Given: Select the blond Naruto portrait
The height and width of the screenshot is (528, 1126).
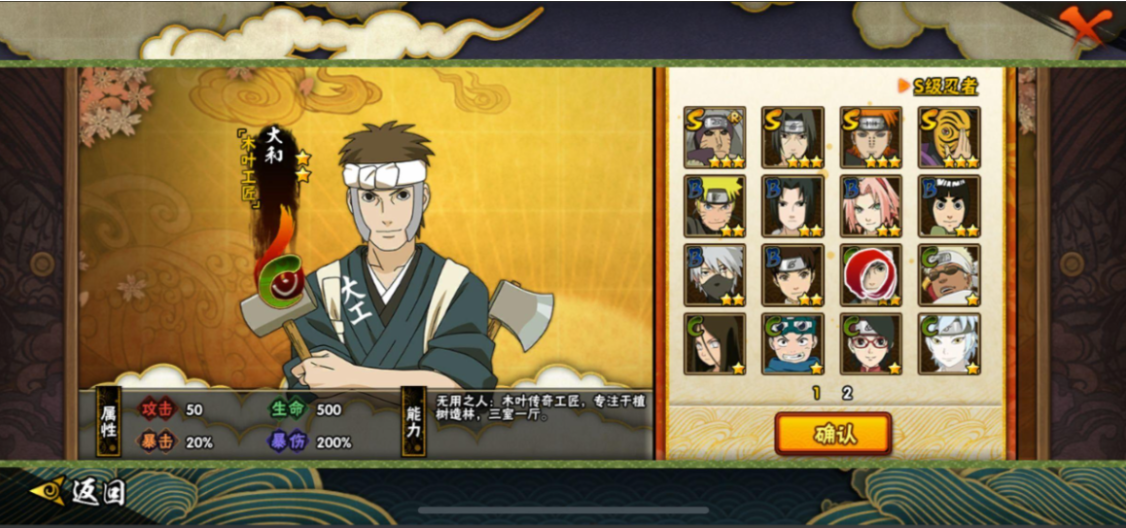Looking at the screenshot, I should [714, 206].
